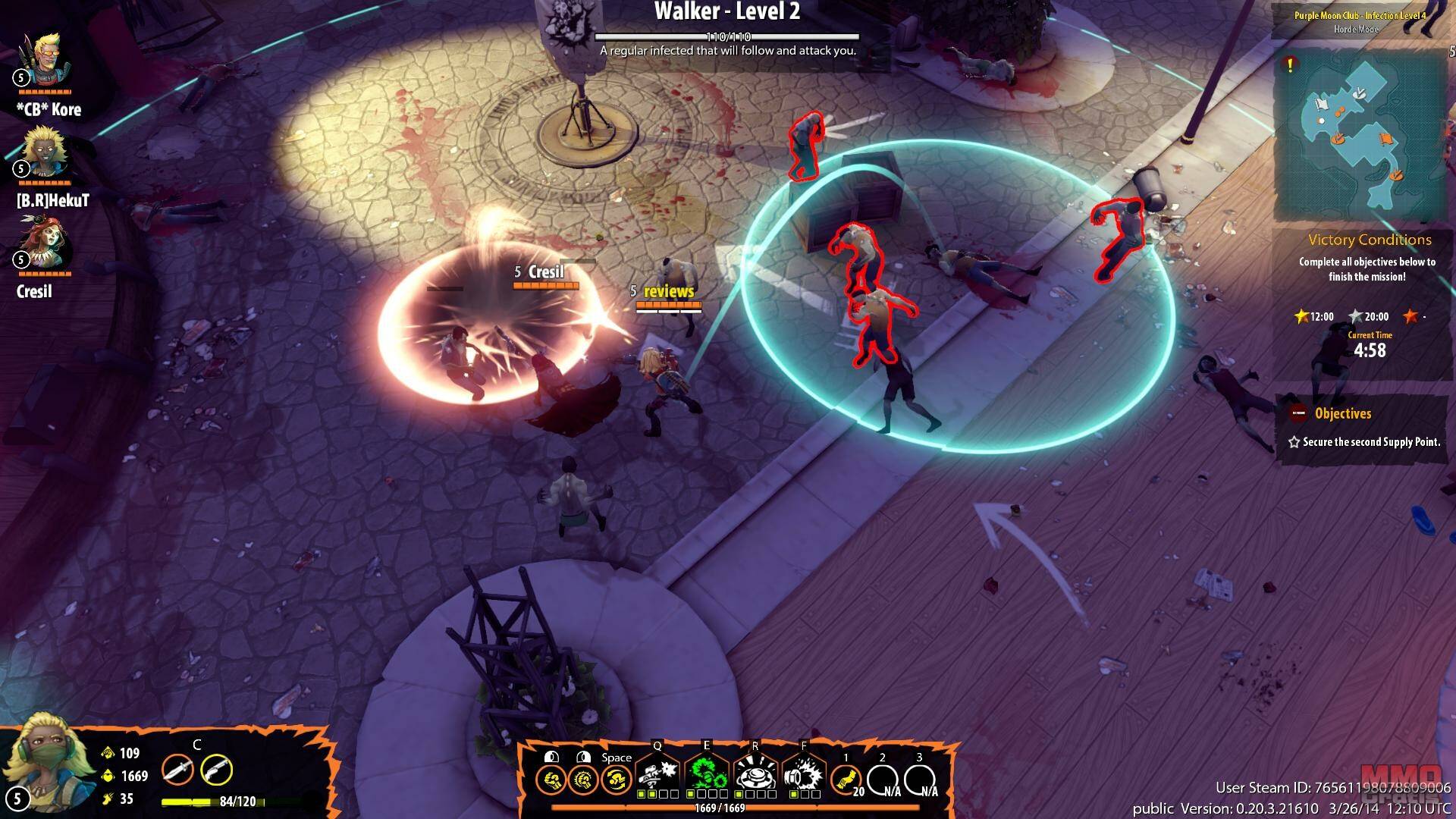Equip the shotgun weapon slot
This screenshot has width=1456, height=819.
[216, 770]
